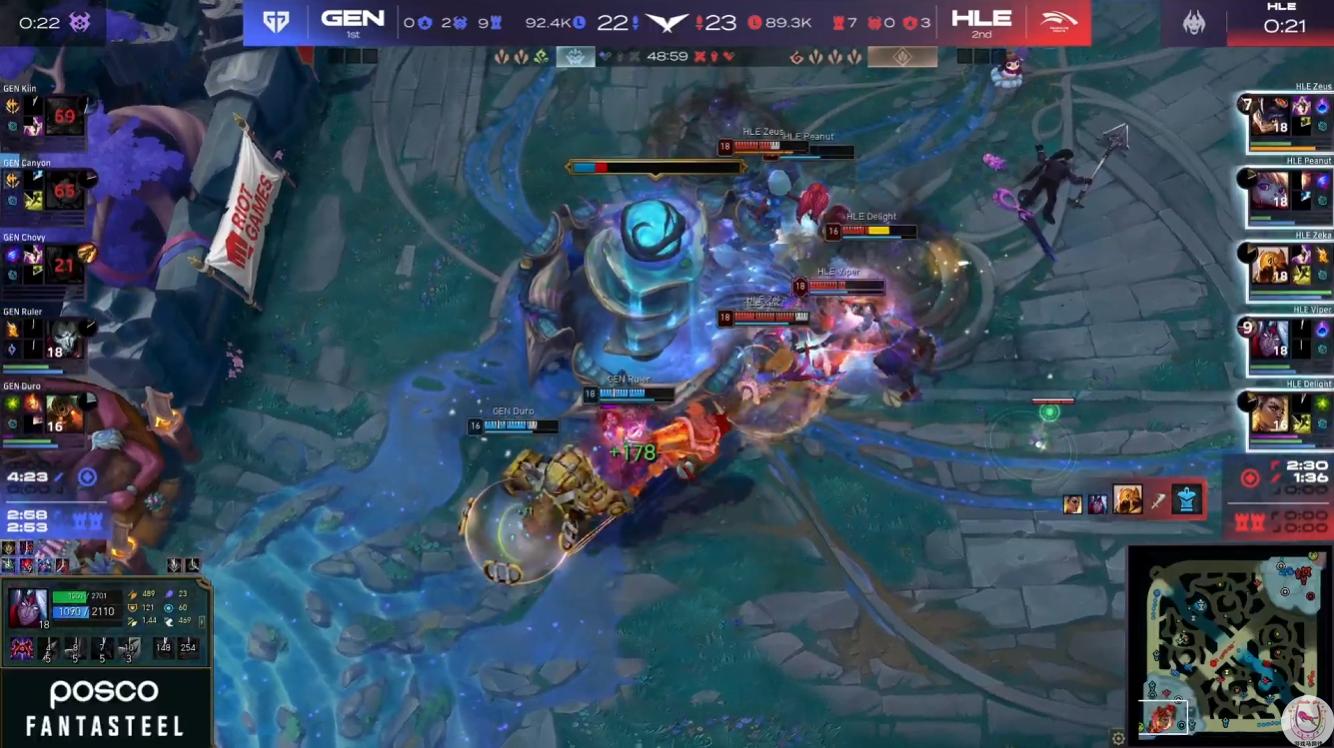Viewport: 1334px width, 748px height.
Task: Click the selected champion portrait in stats panel
Action: (x=27, y=608)
